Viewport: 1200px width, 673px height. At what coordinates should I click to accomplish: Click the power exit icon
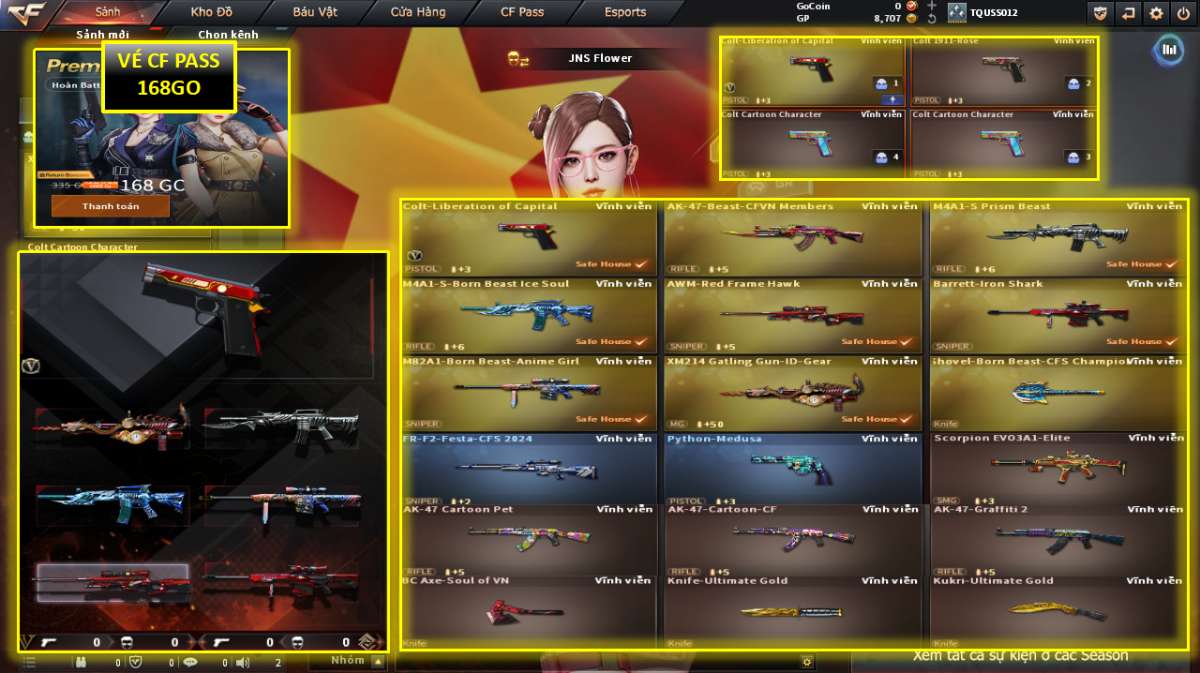(x=1183, y=13)
